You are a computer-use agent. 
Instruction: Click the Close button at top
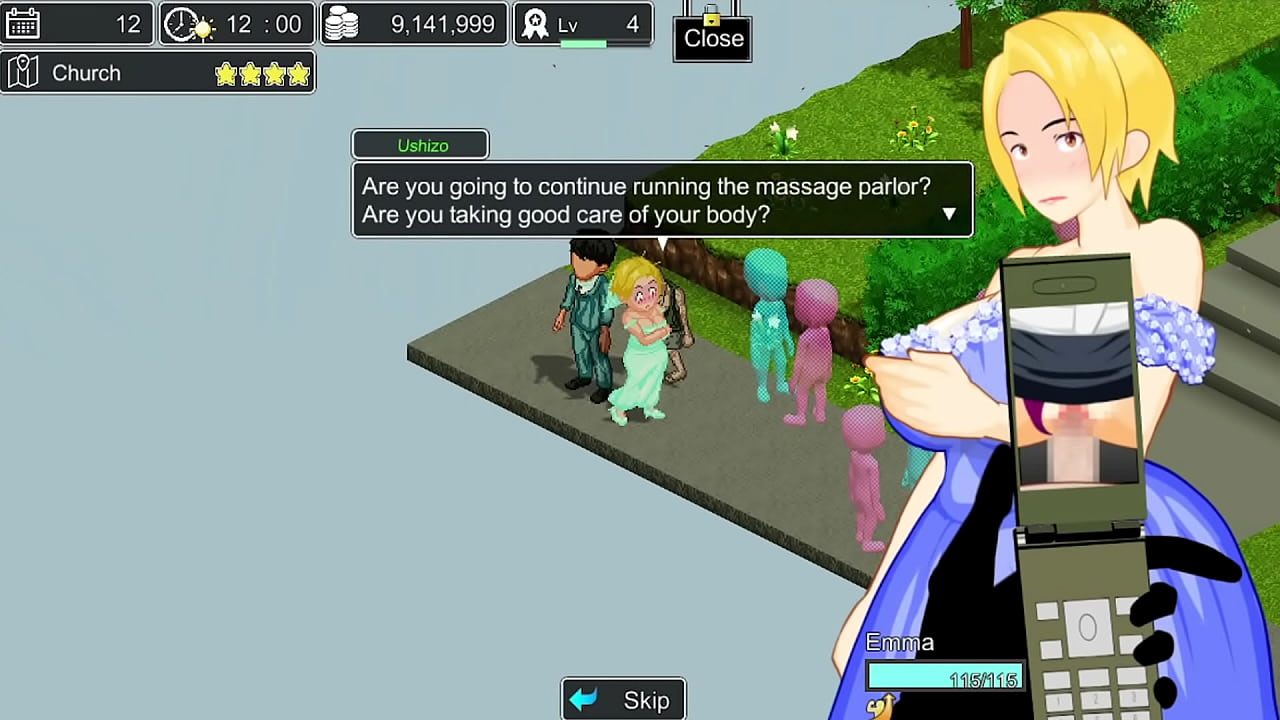coord(713,38)
